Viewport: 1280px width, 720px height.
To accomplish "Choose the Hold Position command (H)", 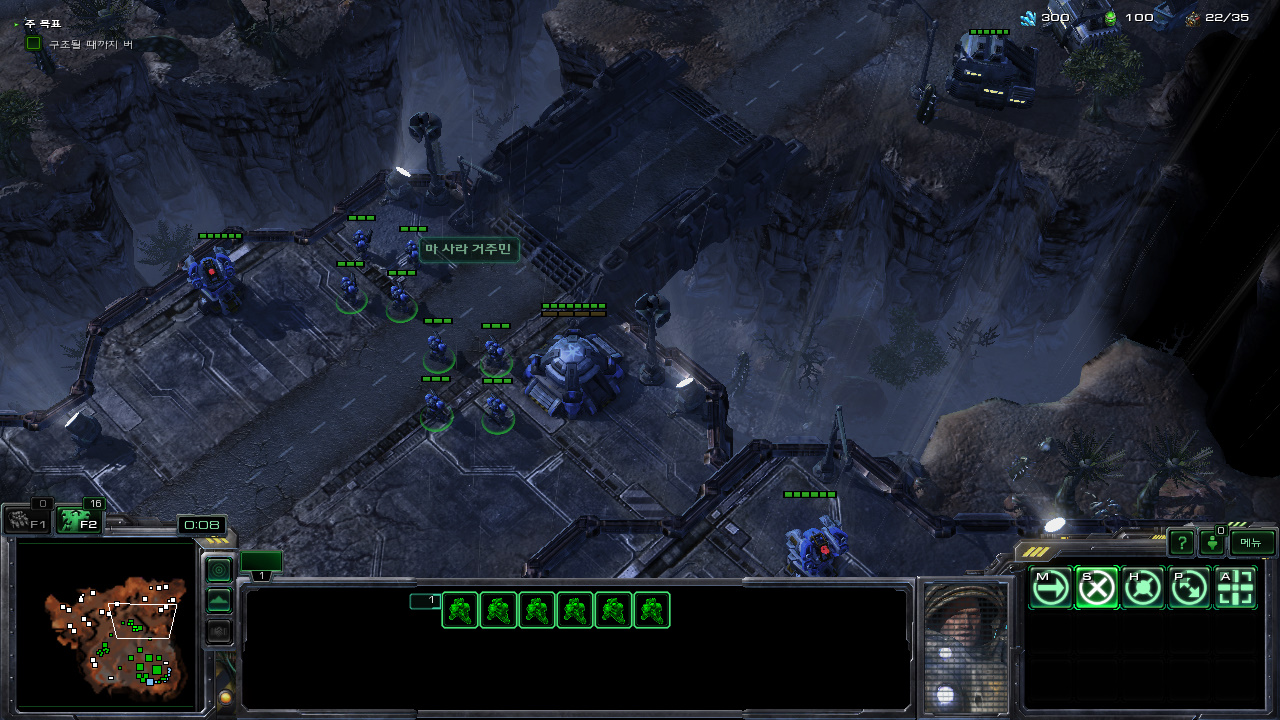I will coord(1143,588).
